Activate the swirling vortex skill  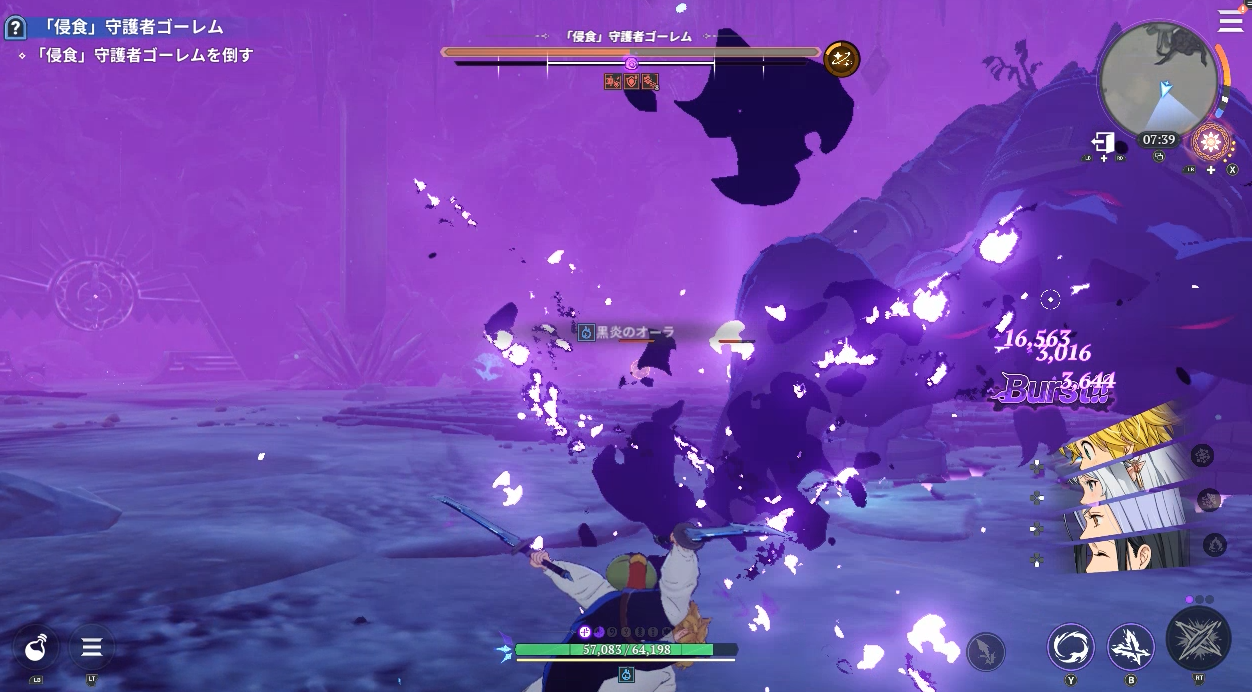point(1070,646)
